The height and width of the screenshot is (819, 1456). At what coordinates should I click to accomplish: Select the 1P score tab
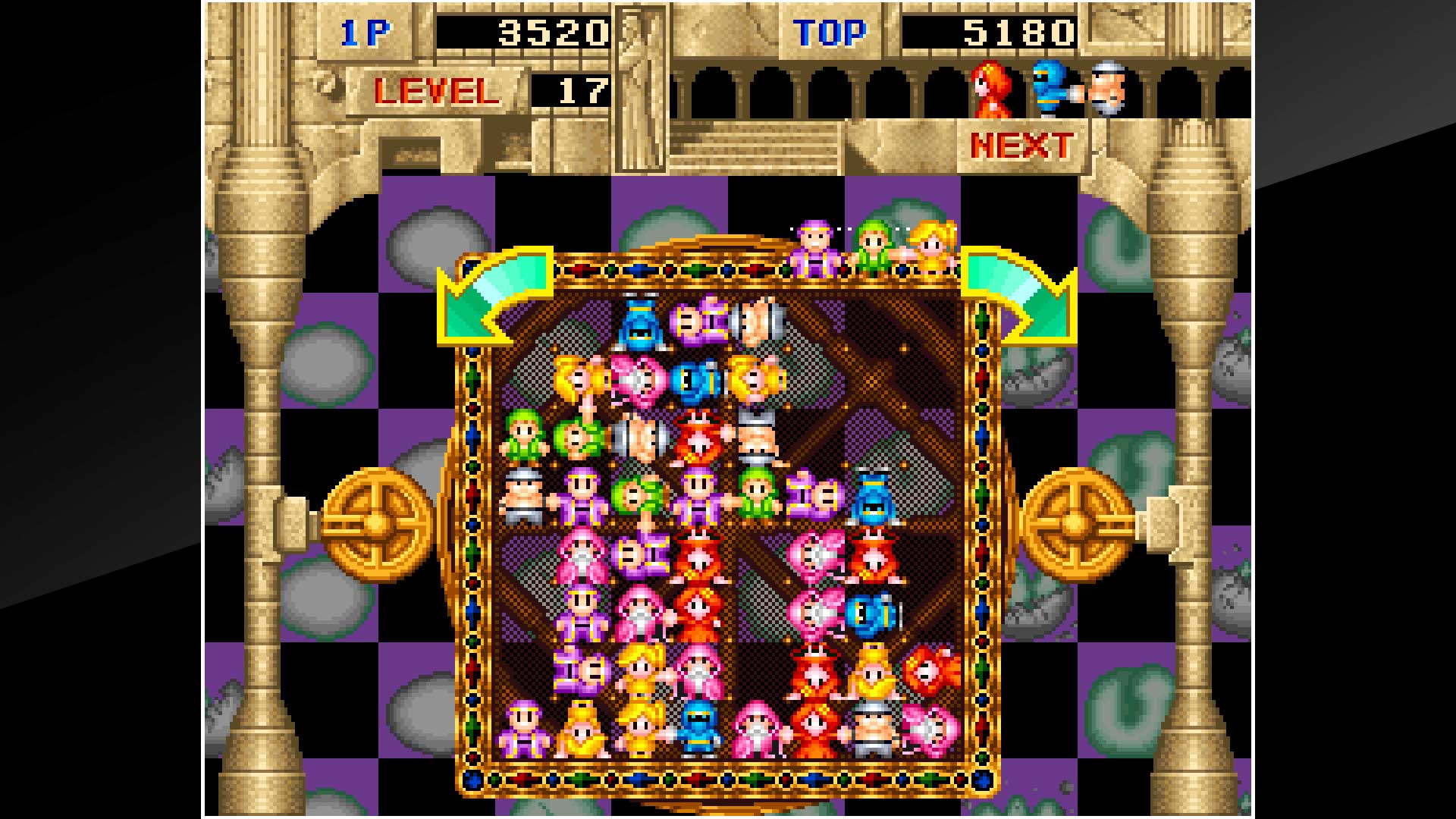pyautogui.click(x=366, y=32)
